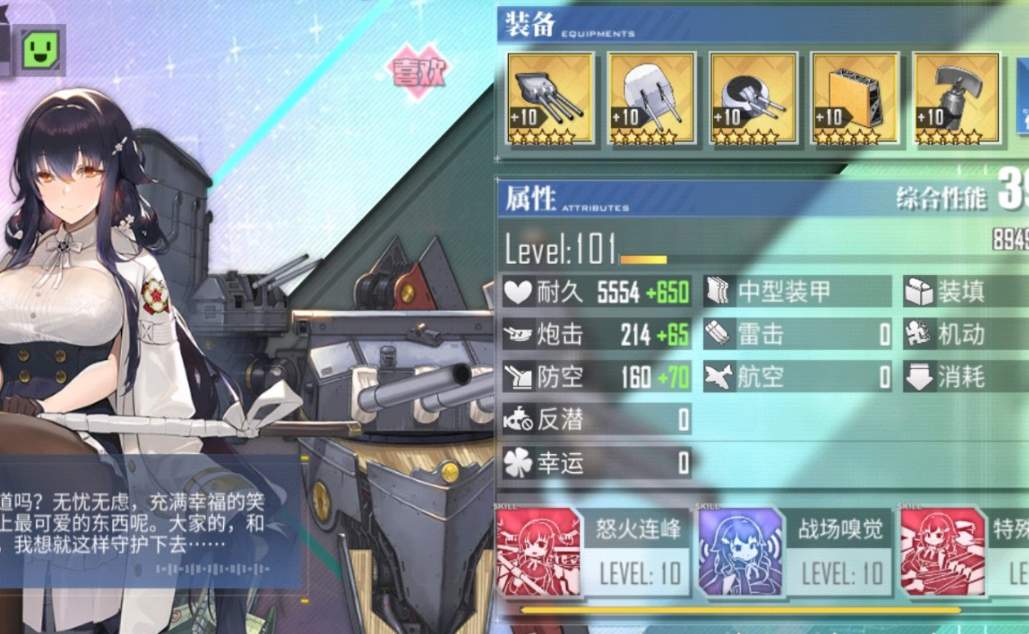1029x634 pixels.
Task: Select the triple-barrel main gun equipment slot
Action: [550, 99]
